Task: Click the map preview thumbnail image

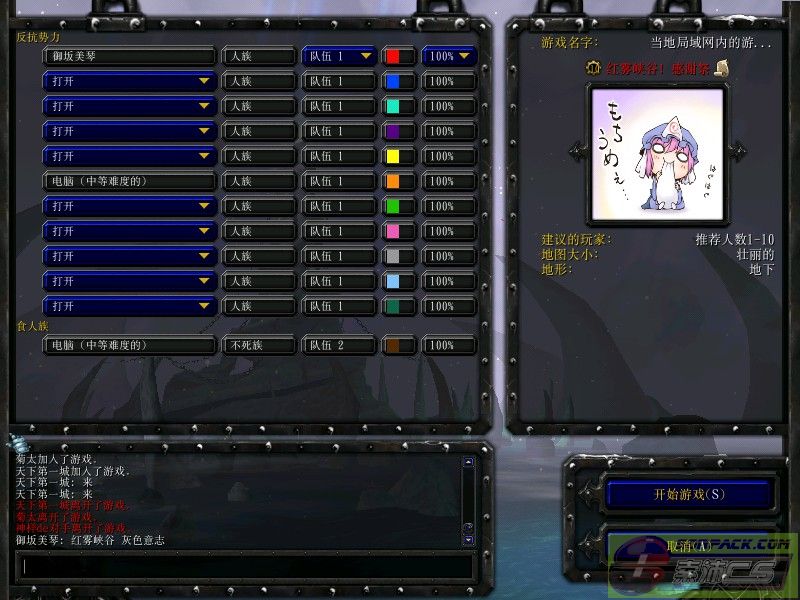Action: (647, 152)
